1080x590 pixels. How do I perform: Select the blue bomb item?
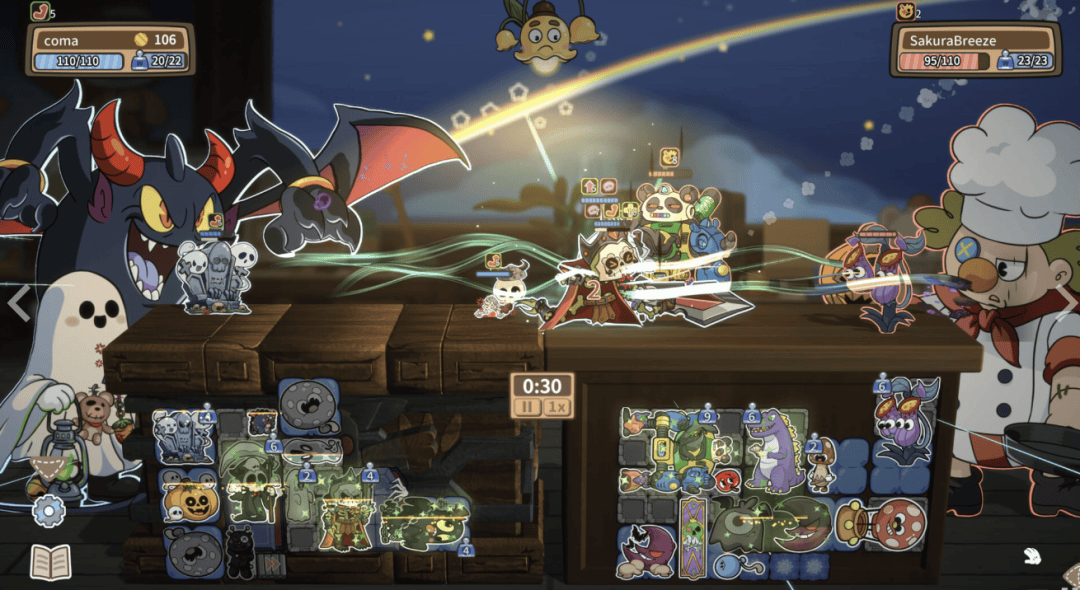pyautogui.click(x=729, y=565)
